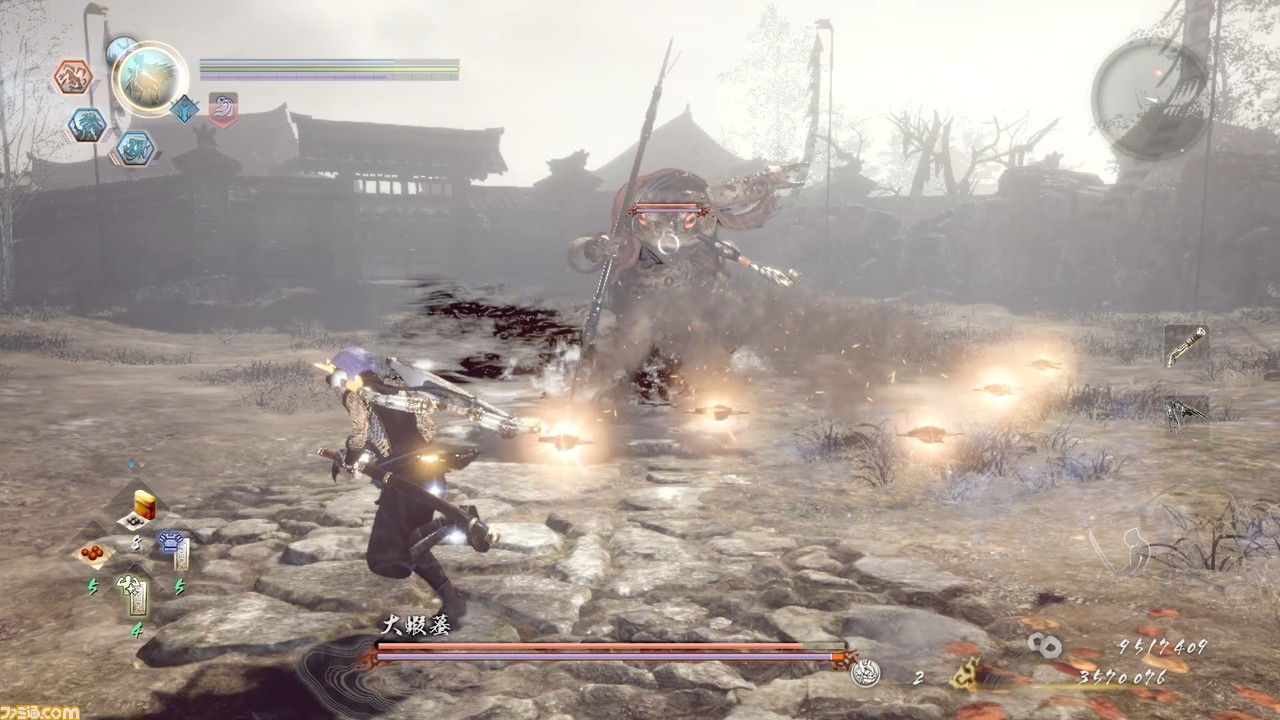1280x720 pixels.
Task: Use the blue spiky yokai soul core
Action: click(88, 125)
